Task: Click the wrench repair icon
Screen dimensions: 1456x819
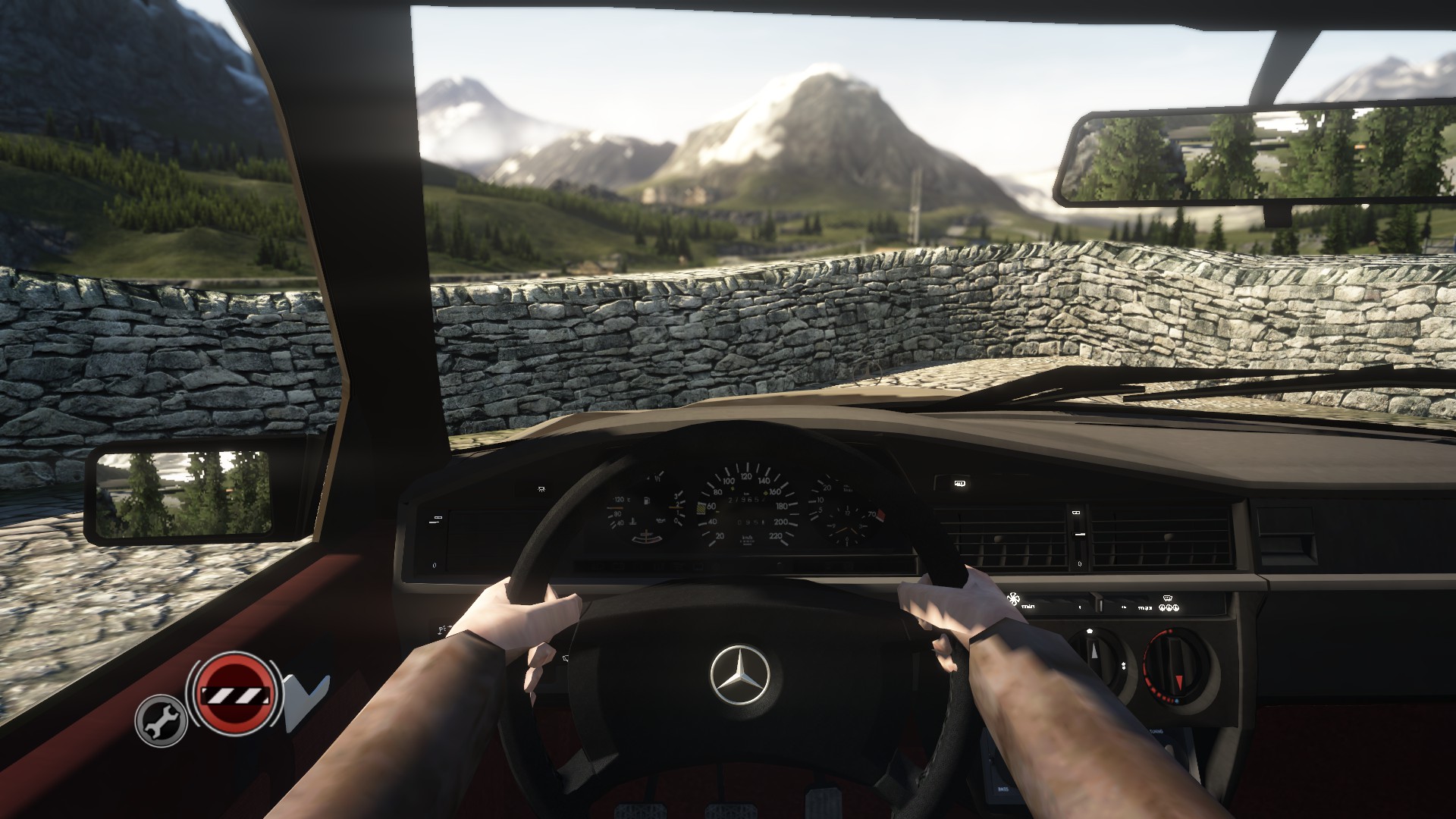Action: click(x=161, y=720)
